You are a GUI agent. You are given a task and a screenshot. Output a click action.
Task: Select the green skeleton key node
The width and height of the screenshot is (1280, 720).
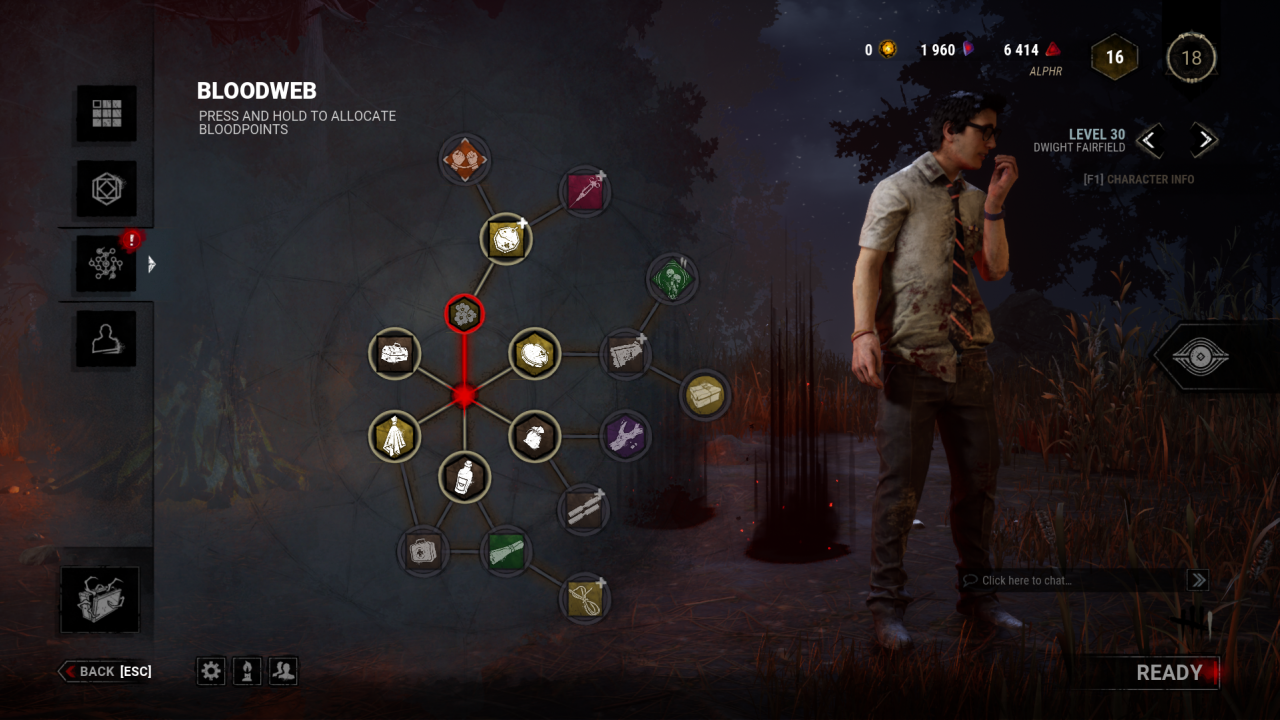coord(673,279)
